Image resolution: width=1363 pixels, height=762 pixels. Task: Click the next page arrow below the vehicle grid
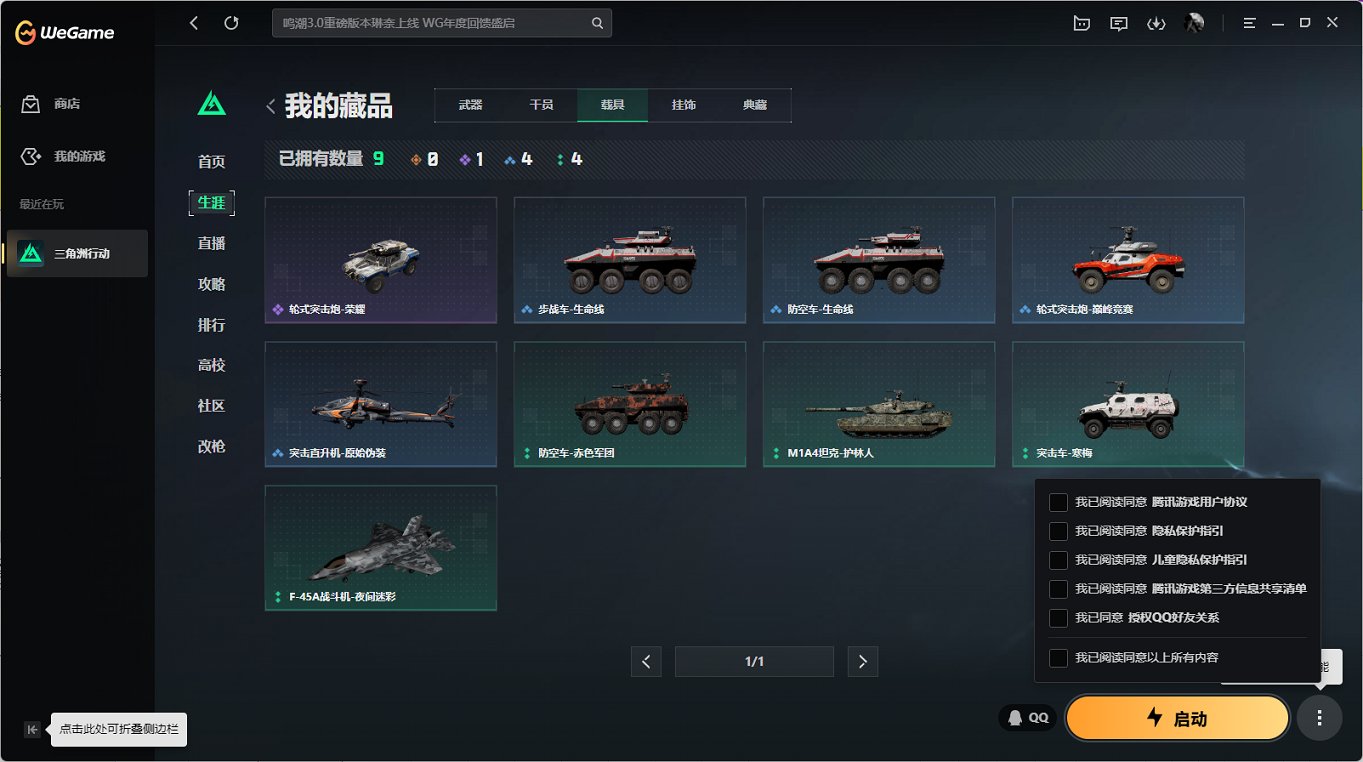[862, 661]
